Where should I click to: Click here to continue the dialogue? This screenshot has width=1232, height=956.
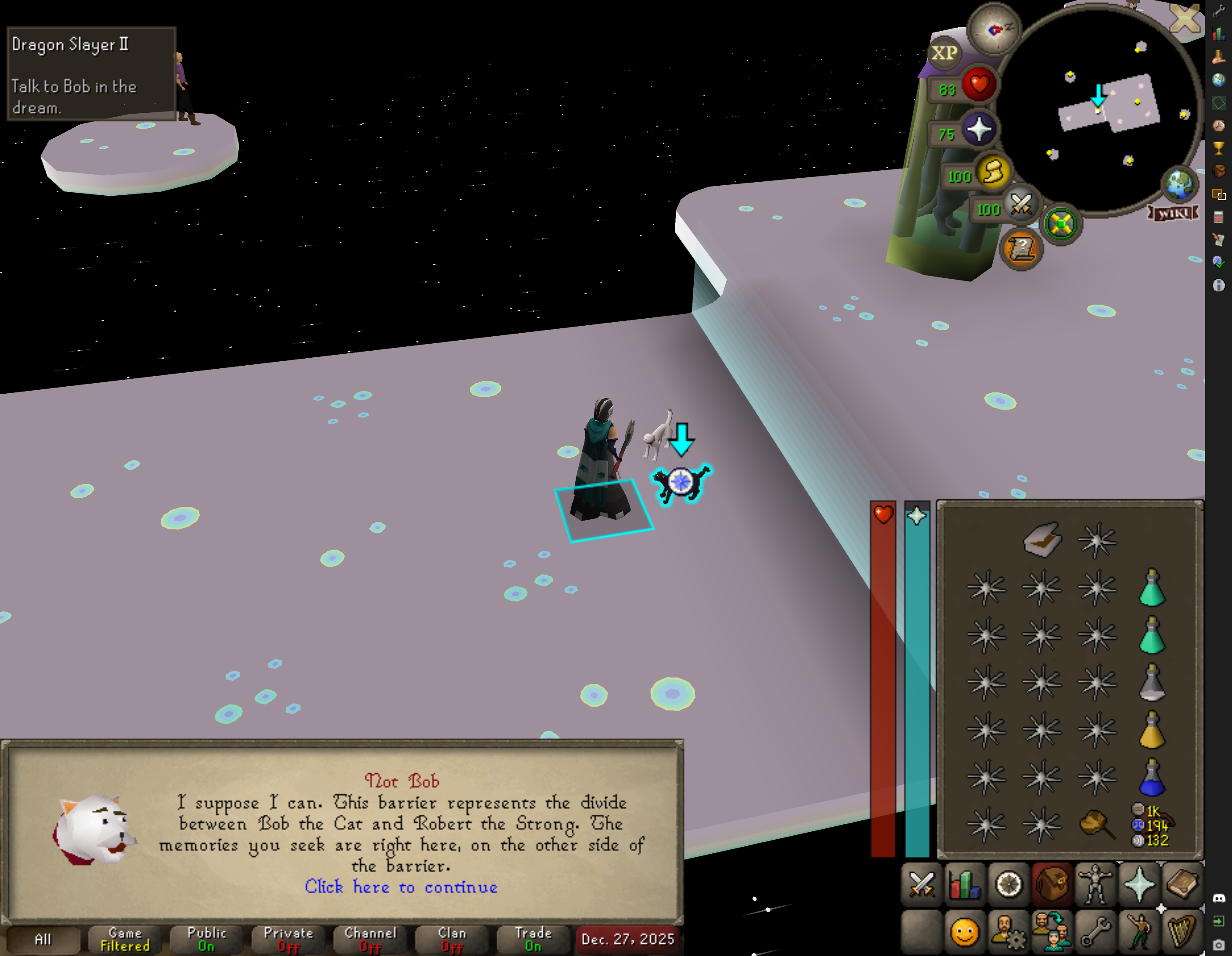401,887
